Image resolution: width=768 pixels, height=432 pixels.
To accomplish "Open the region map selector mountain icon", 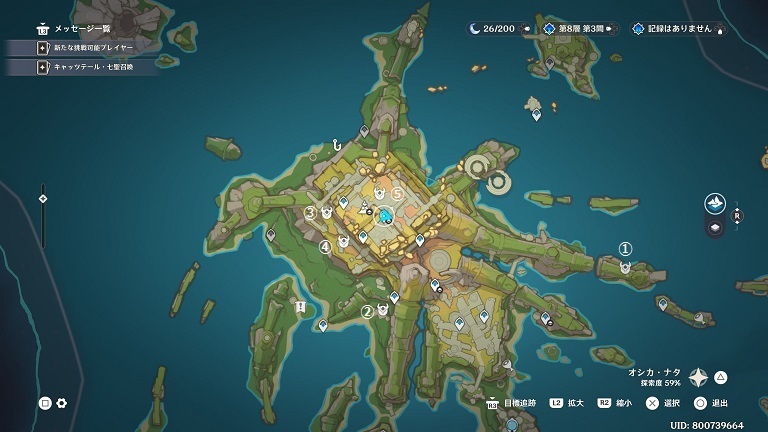I will (715, 204).
